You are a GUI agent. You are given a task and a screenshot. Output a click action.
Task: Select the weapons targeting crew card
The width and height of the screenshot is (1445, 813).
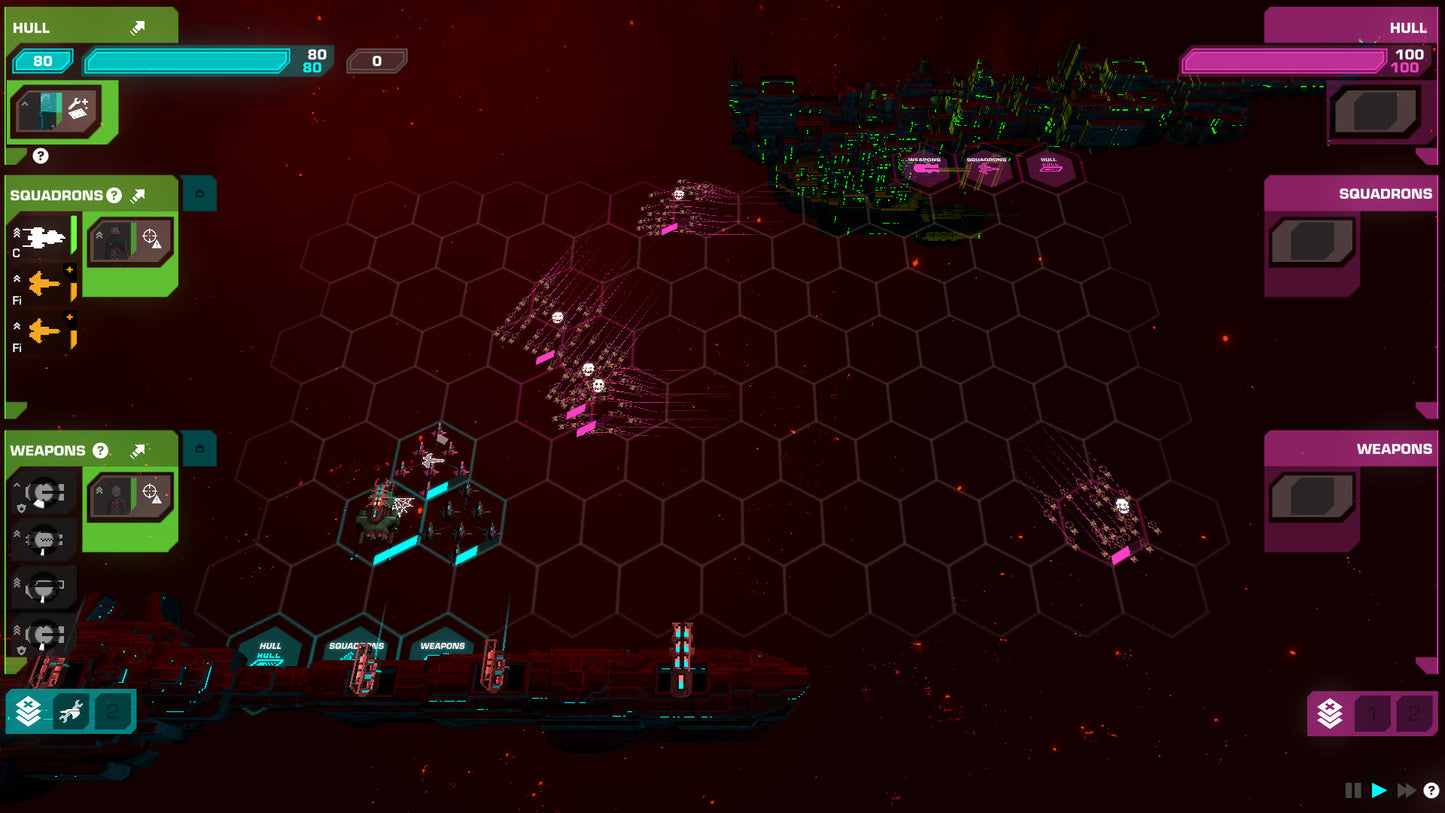[130, 497]
